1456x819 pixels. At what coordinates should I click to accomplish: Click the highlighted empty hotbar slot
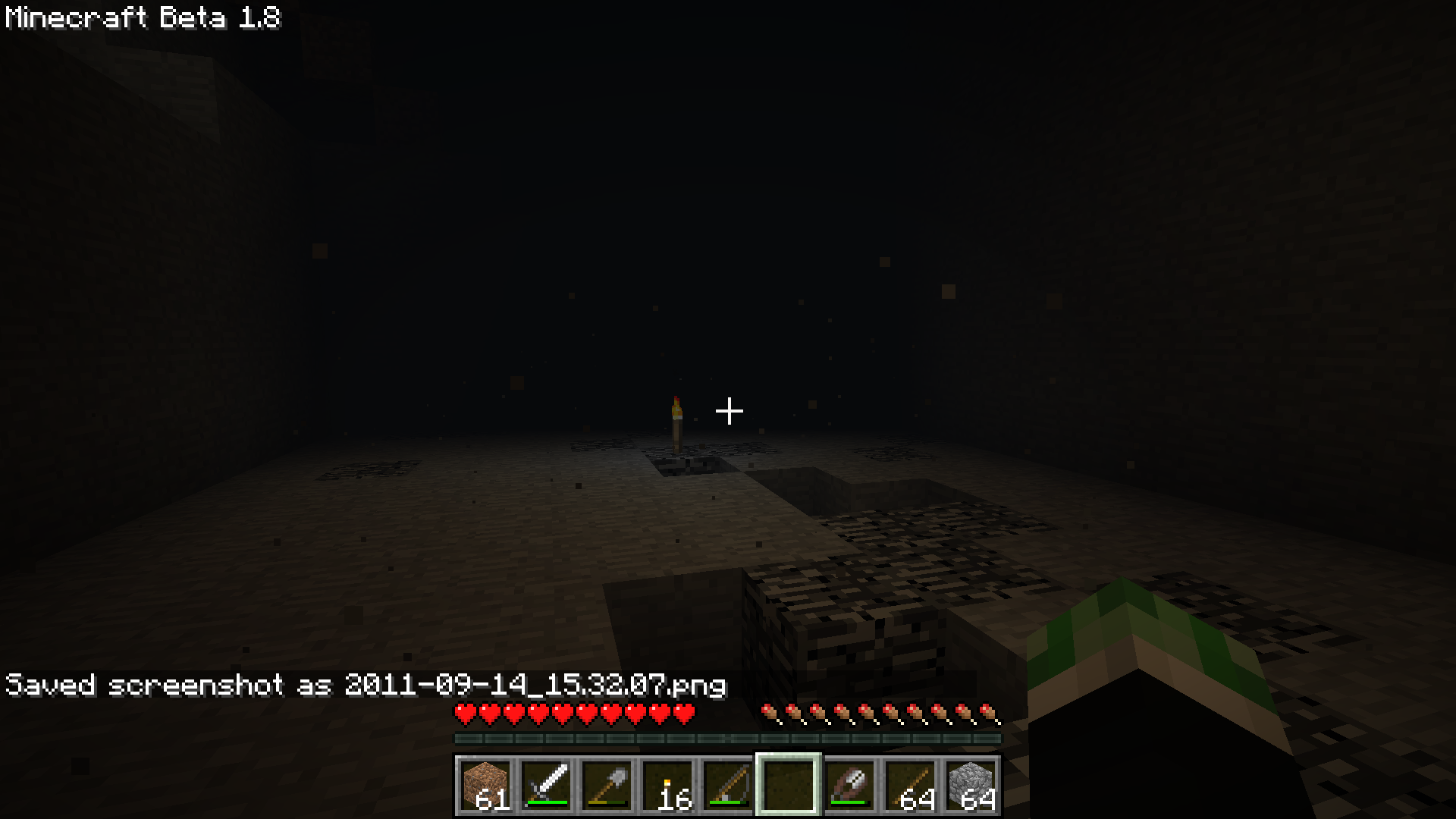click(789, 785)
